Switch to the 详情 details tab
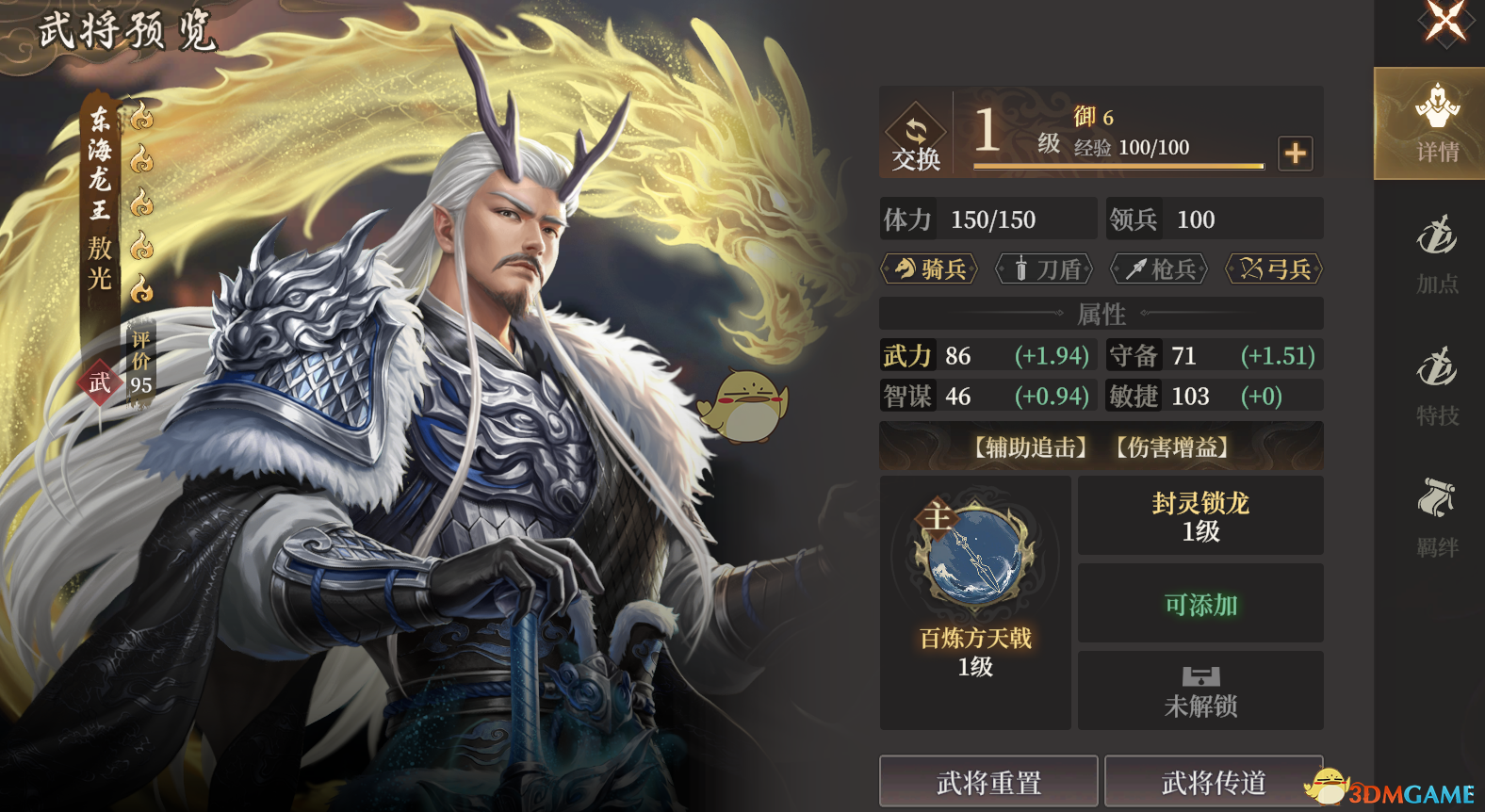 coord(1436,124)
